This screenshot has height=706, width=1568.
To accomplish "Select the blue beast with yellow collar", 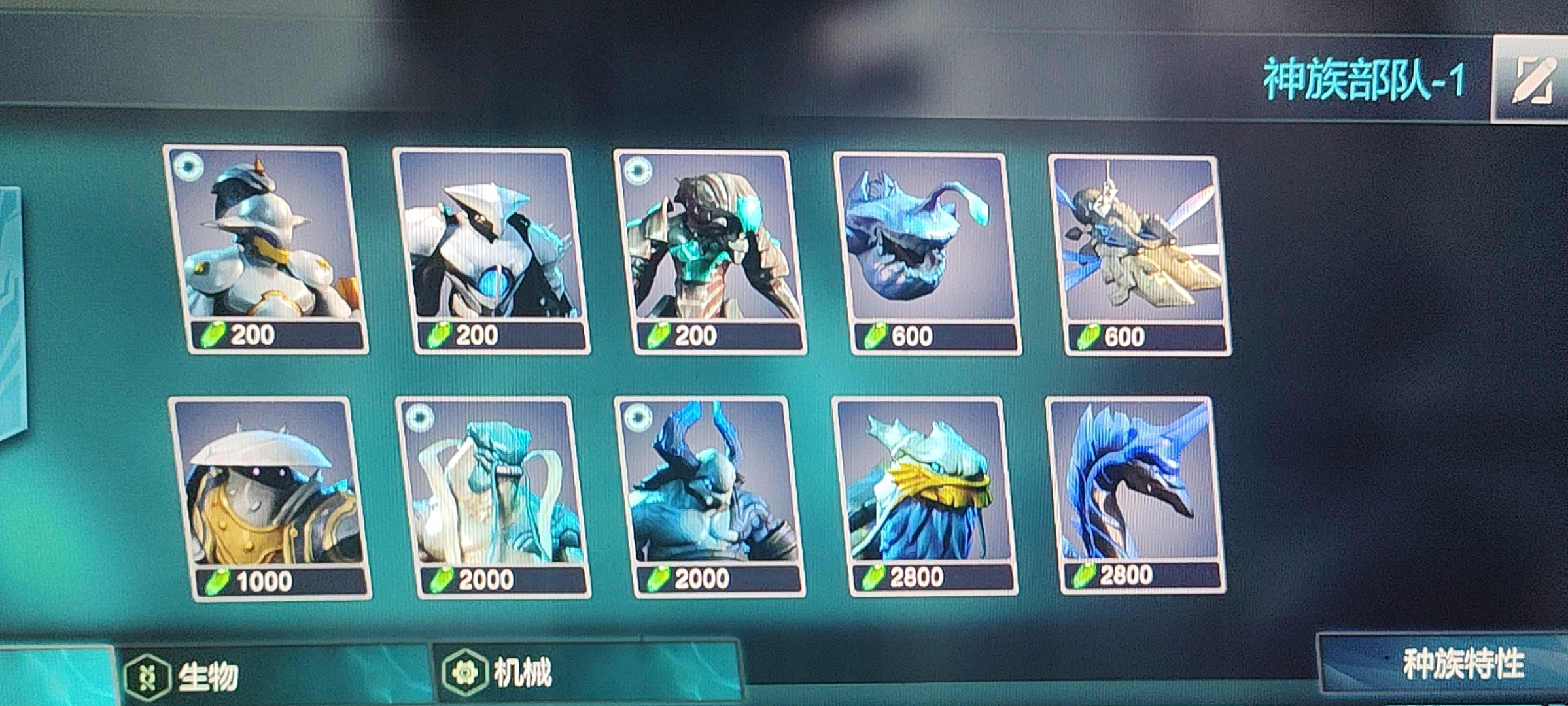I will coord(924,496).
